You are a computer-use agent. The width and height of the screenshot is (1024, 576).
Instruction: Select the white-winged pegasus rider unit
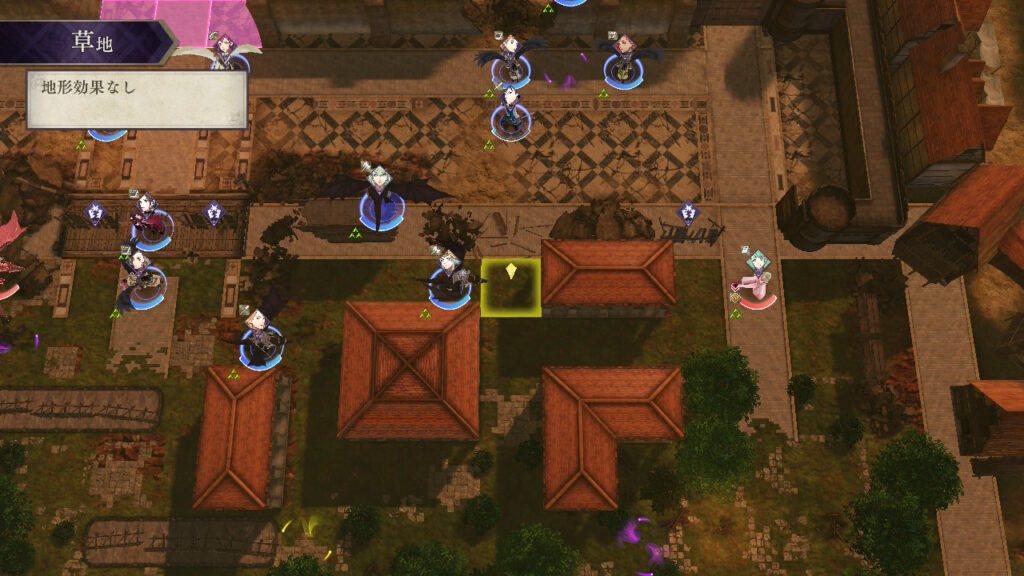tap(228, 52)
